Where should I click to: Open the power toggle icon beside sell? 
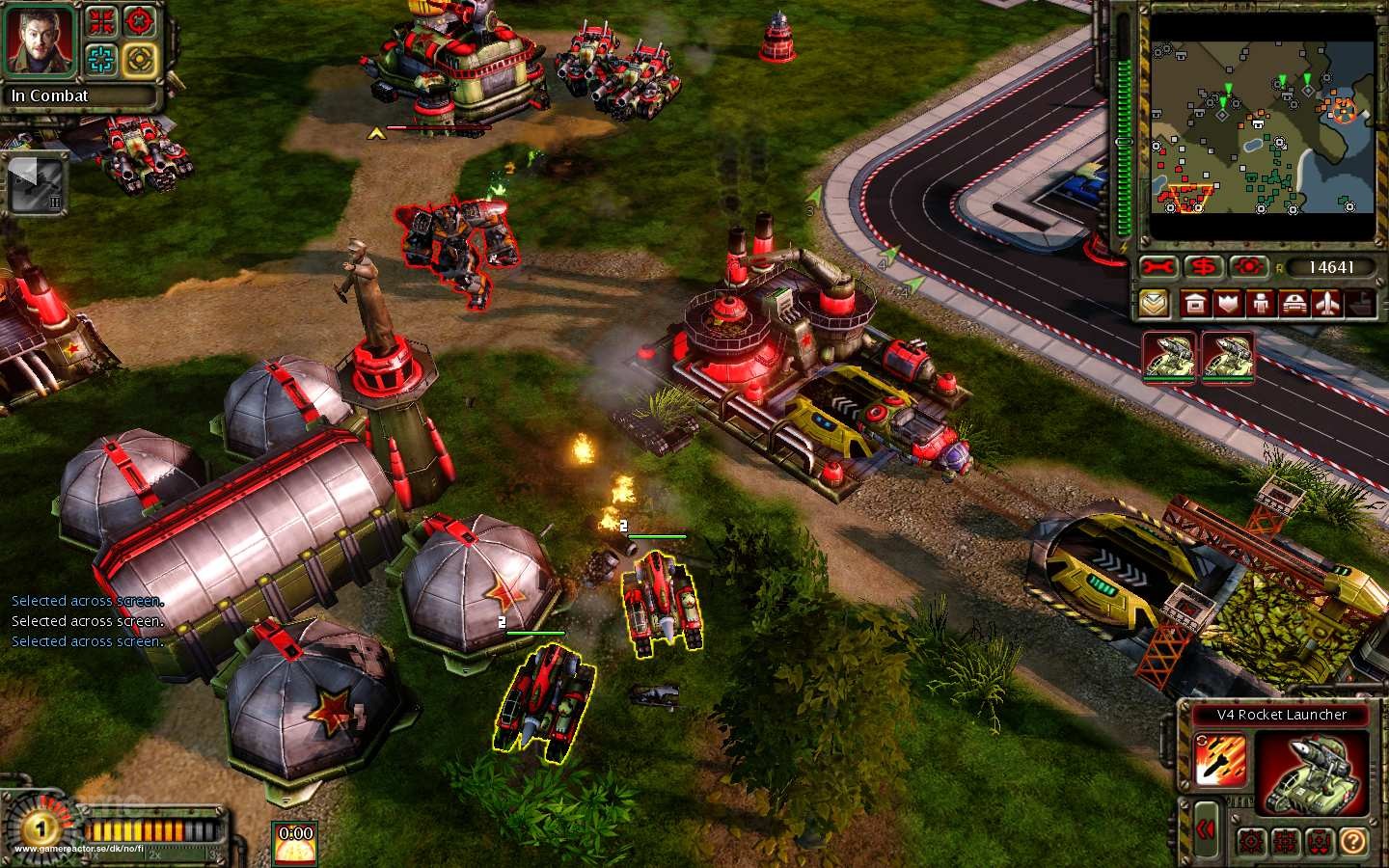click(x=1247, y=264)
